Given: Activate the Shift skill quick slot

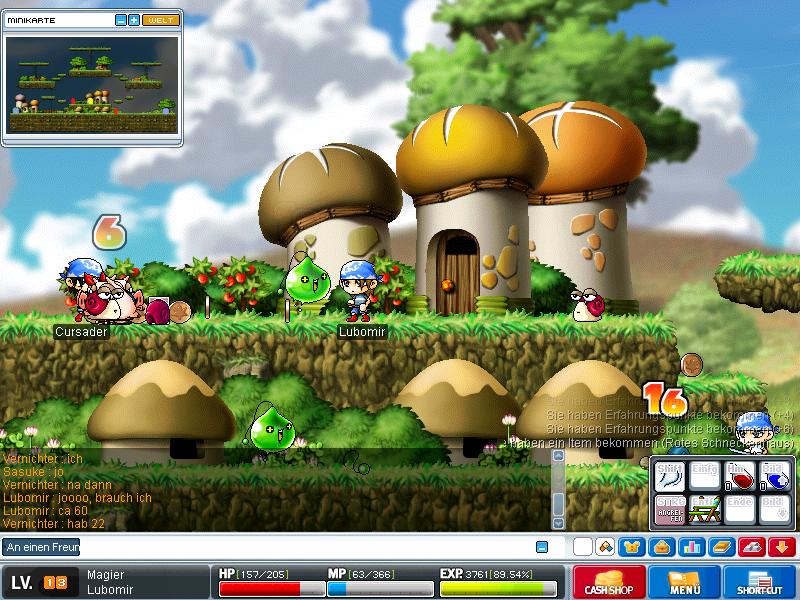Looking at the screenshot, I should [669, 478].
